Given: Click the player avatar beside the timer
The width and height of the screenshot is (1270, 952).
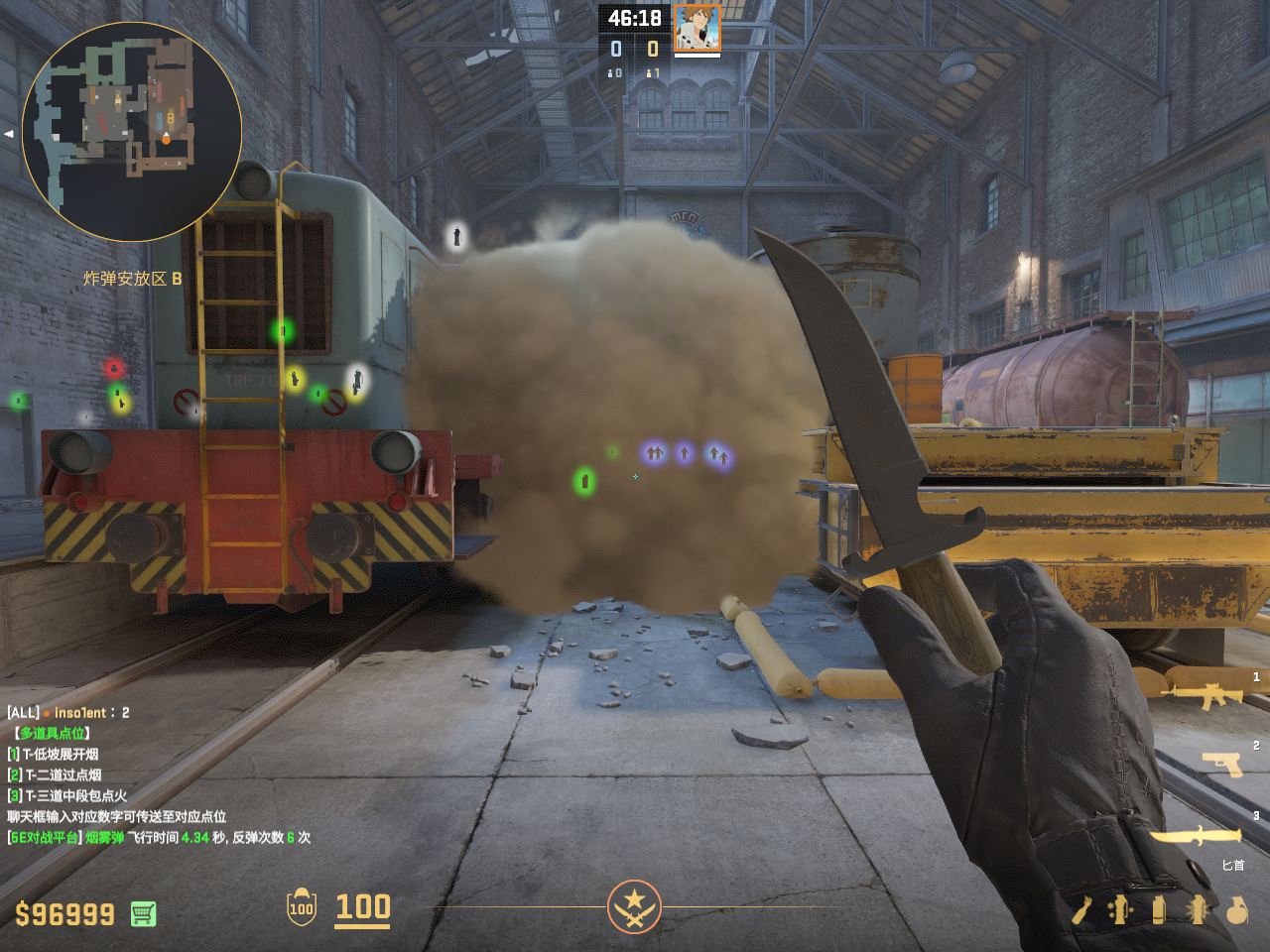Looking at the screenshot, I should point(698,28).
